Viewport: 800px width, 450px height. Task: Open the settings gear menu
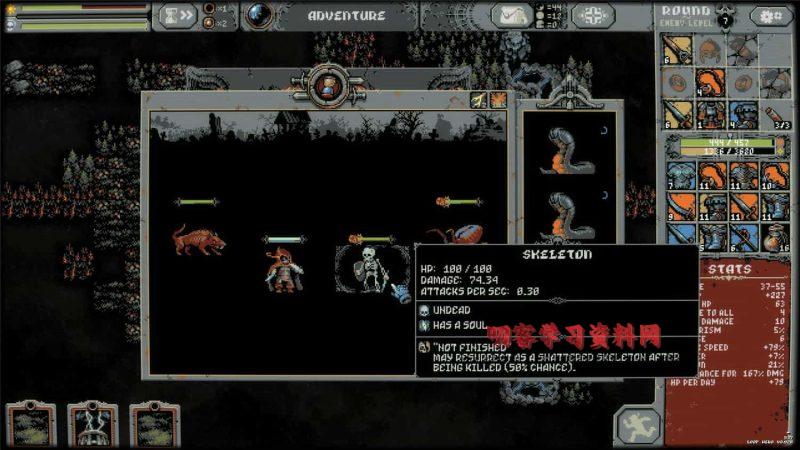[x=771, y=16]
